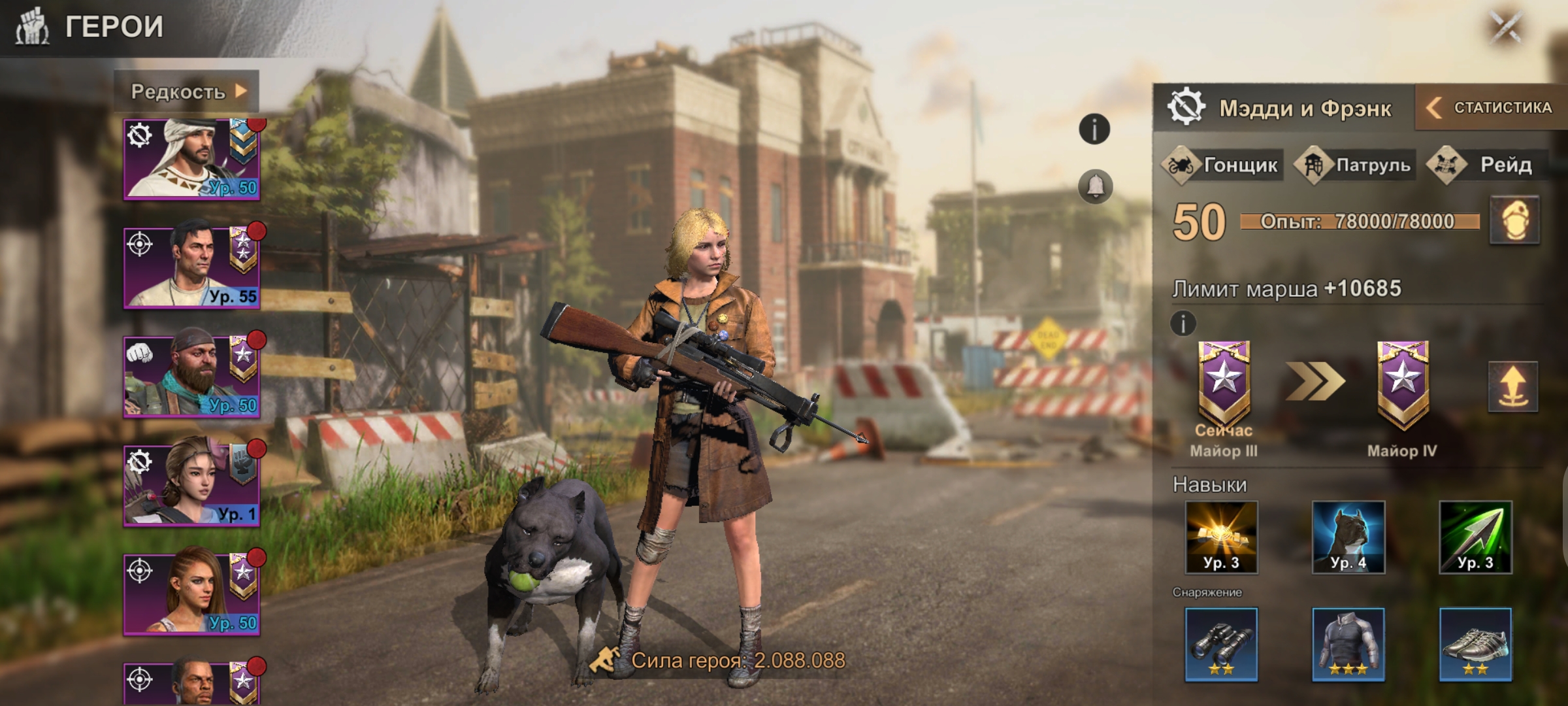
Task: Open the golden burst skill
Action: coord(1221,537)
